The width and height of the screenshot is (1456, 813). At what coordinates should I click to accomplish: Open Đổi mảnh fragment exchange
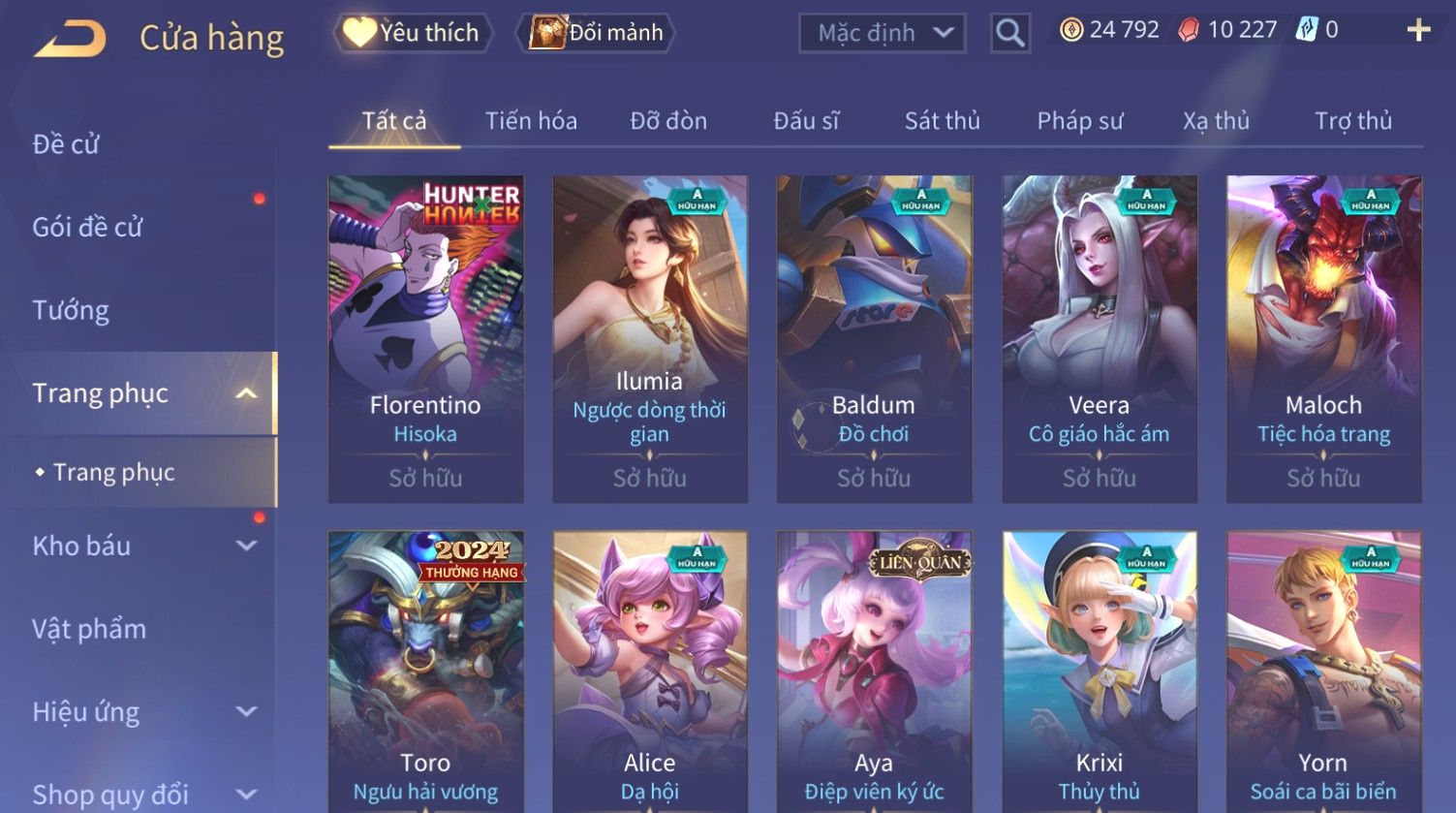click(599, 33)
